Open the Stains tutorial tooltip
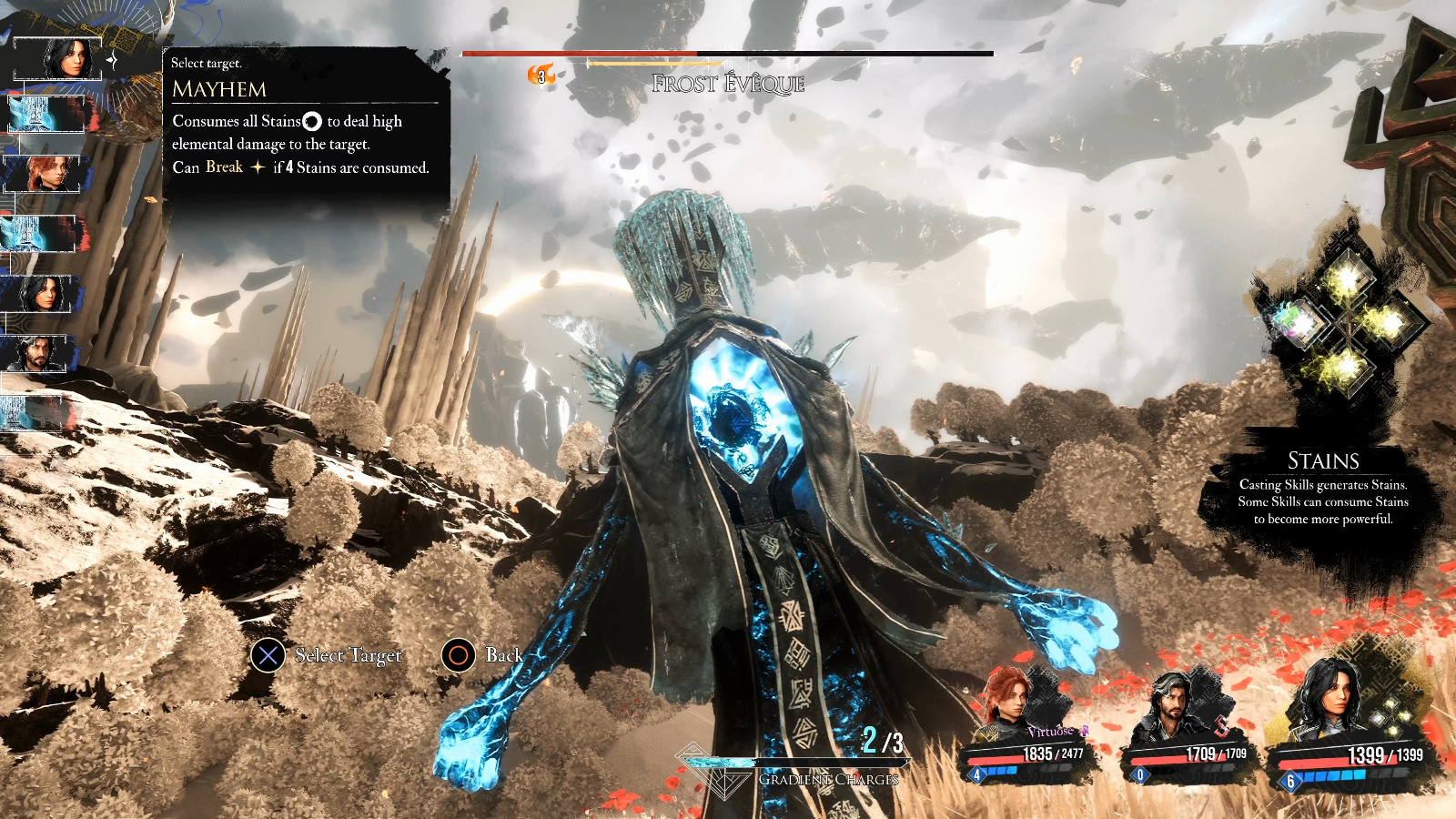 point(1322,489)
